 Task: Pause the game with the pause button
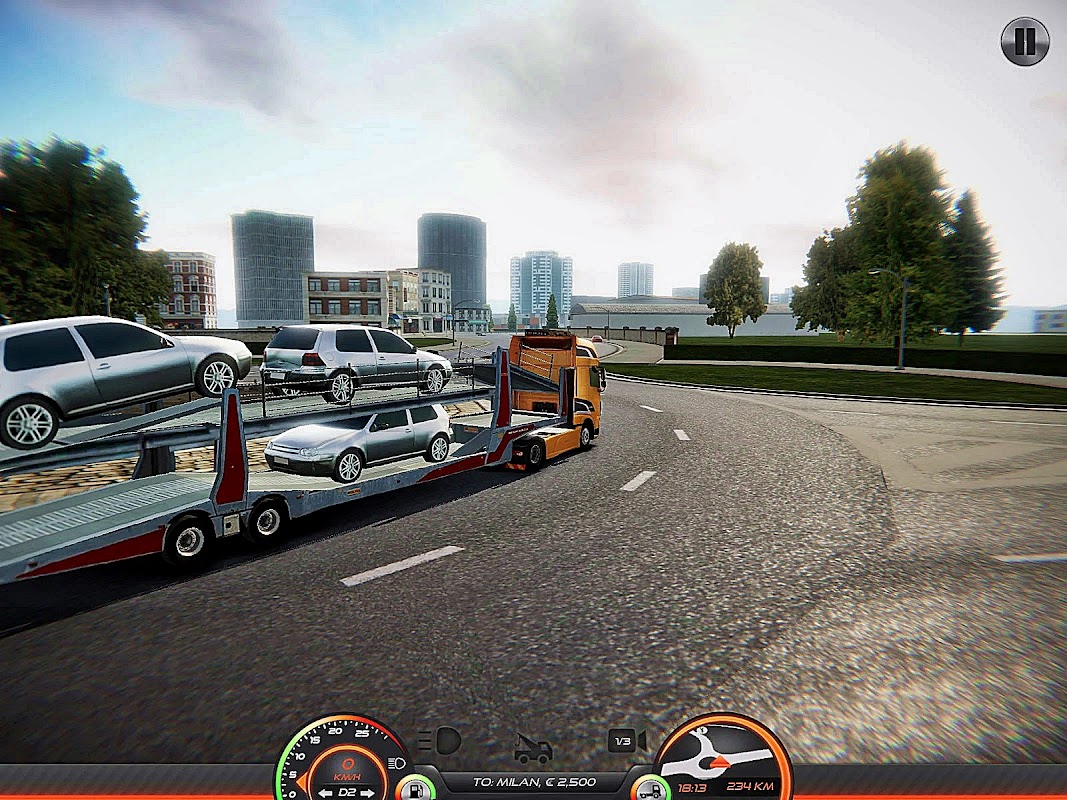[1025, 41]
